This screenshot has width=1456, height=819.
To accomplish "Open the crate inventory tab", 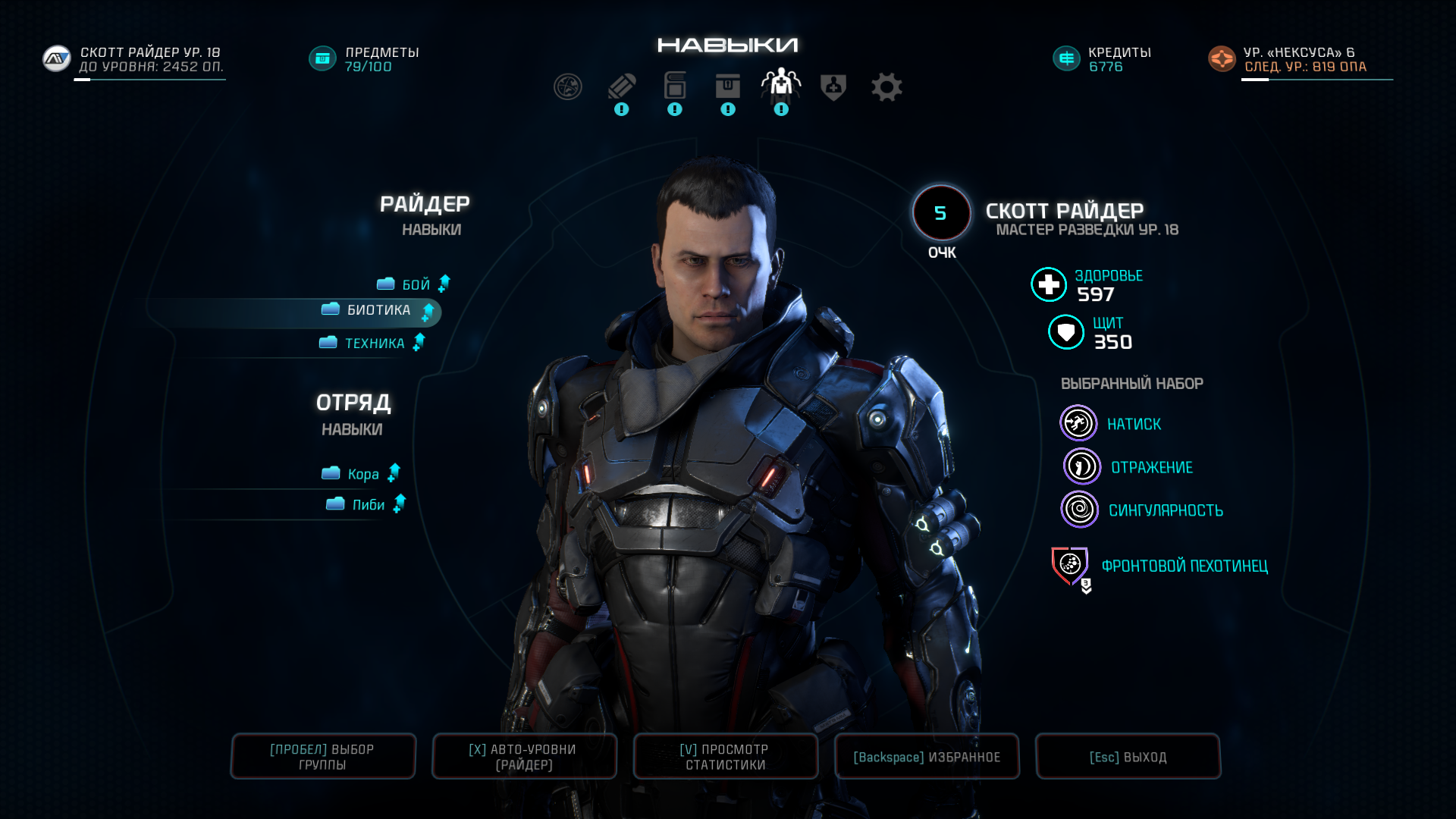I will click(x=728, y=87).
